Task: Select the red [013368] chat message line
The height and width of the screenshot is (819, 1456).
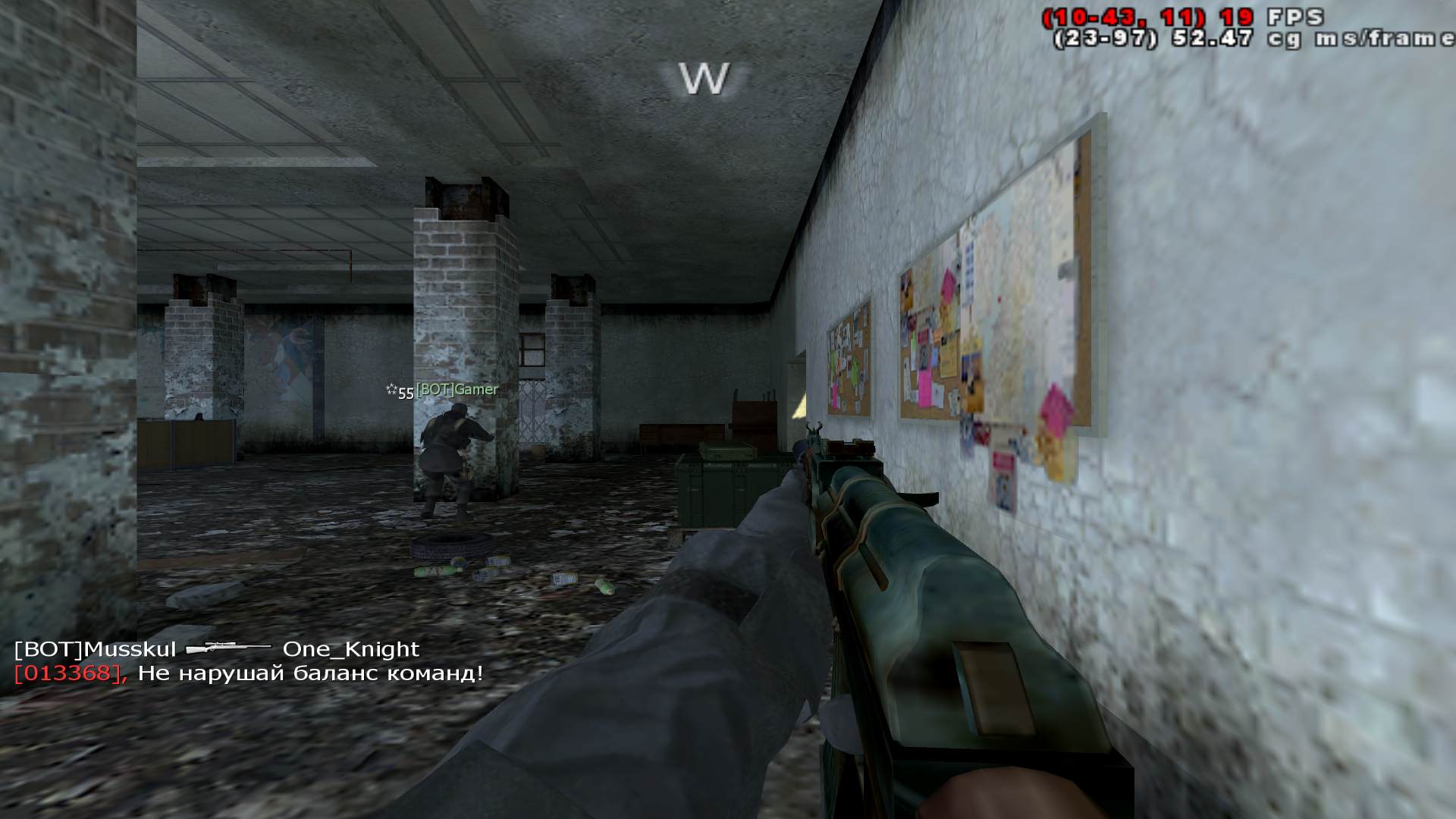Action: (x=249, y=673)
